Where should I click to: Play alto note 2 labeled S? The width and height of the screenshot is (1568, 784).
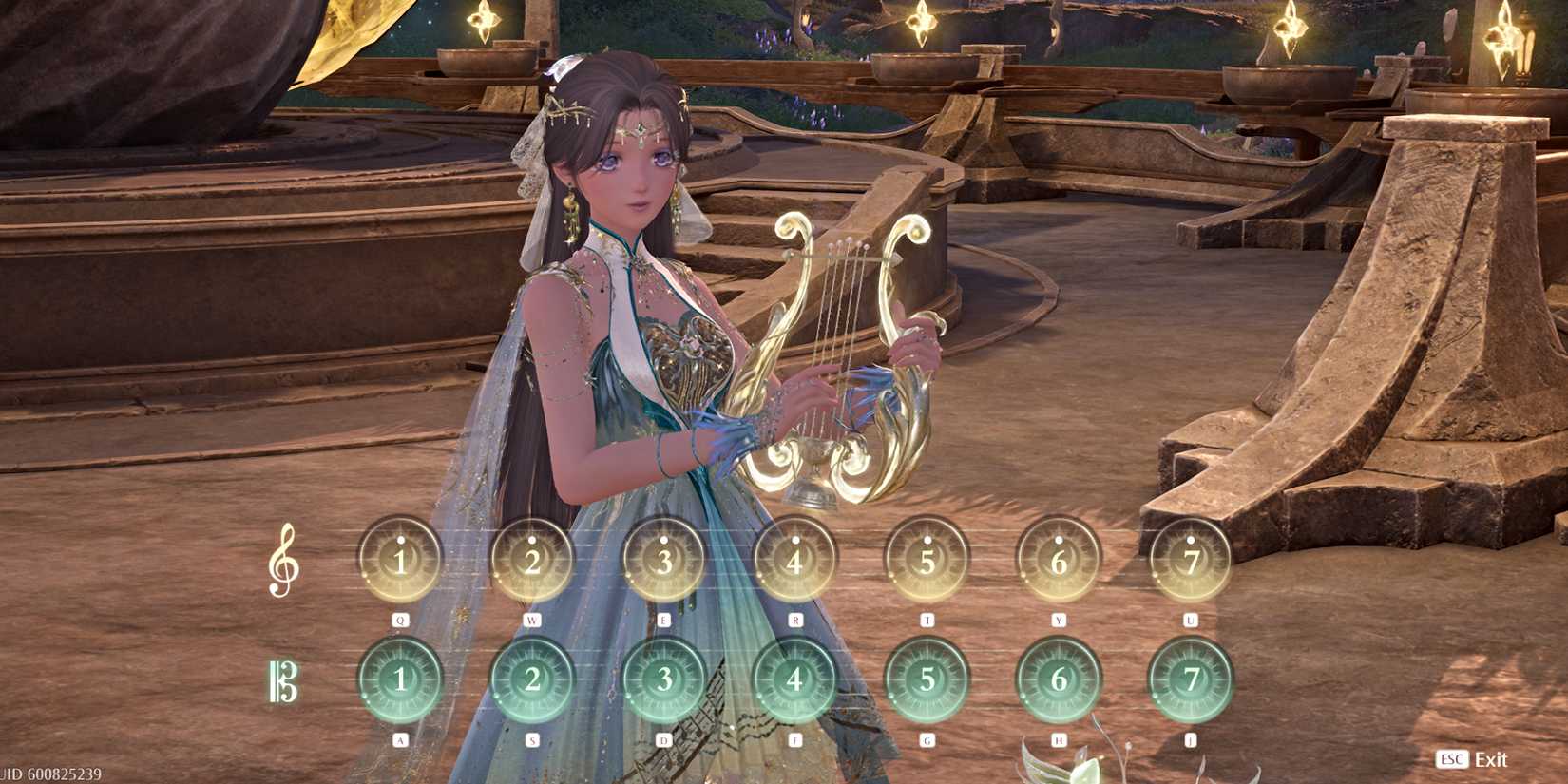point(530,679)
